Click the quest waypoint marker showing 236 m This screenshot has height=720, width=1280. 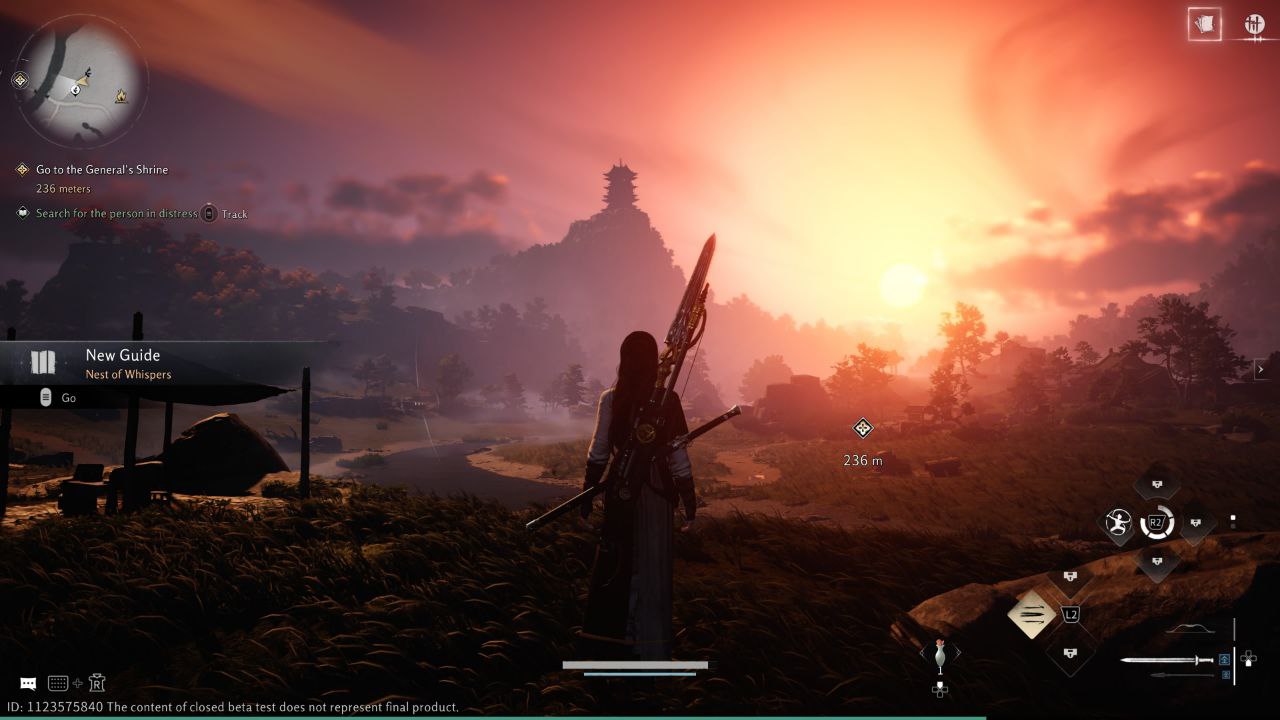tap(863, 429)
